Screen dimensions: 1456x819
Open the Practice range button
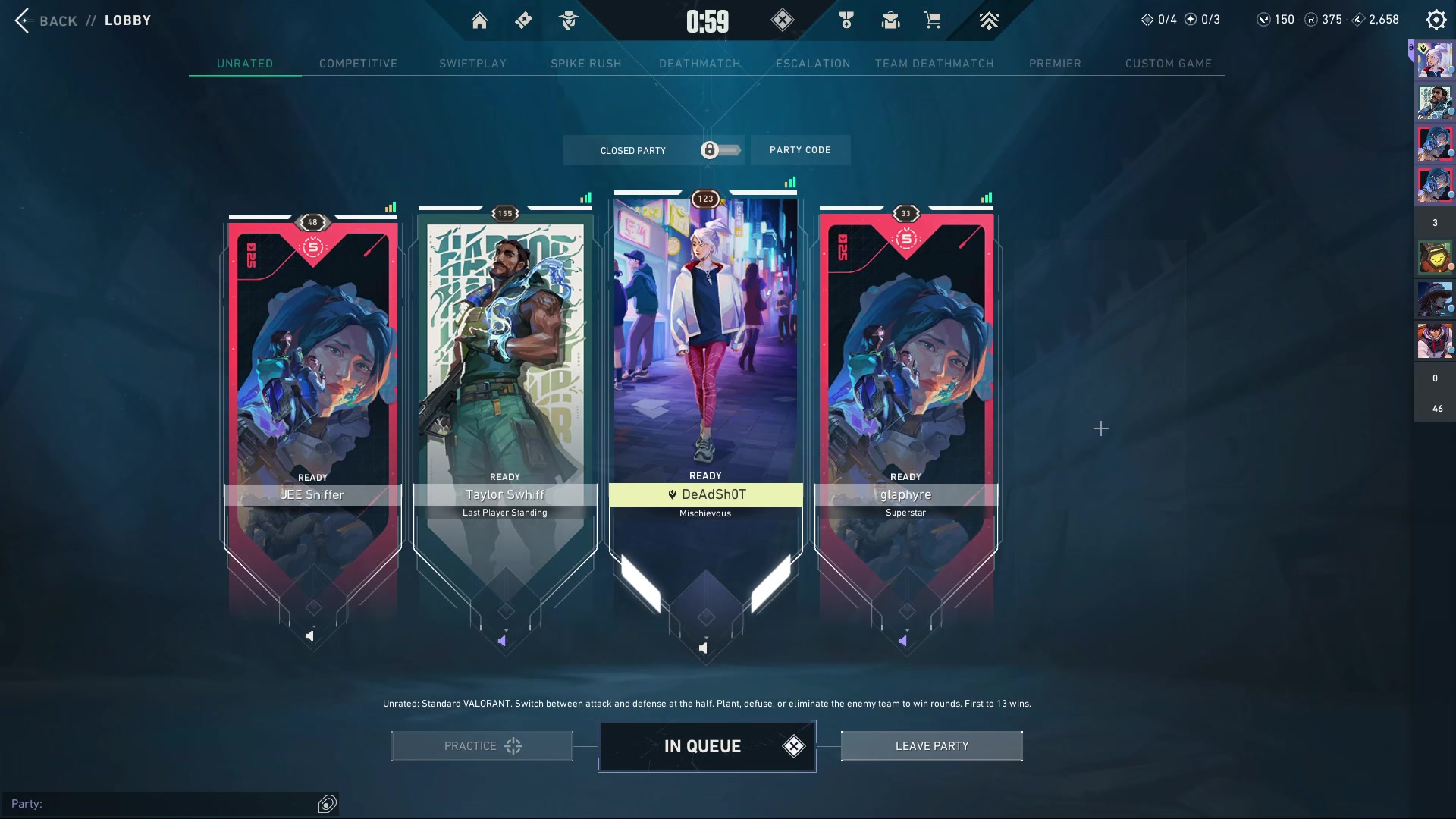pos(482,746)
